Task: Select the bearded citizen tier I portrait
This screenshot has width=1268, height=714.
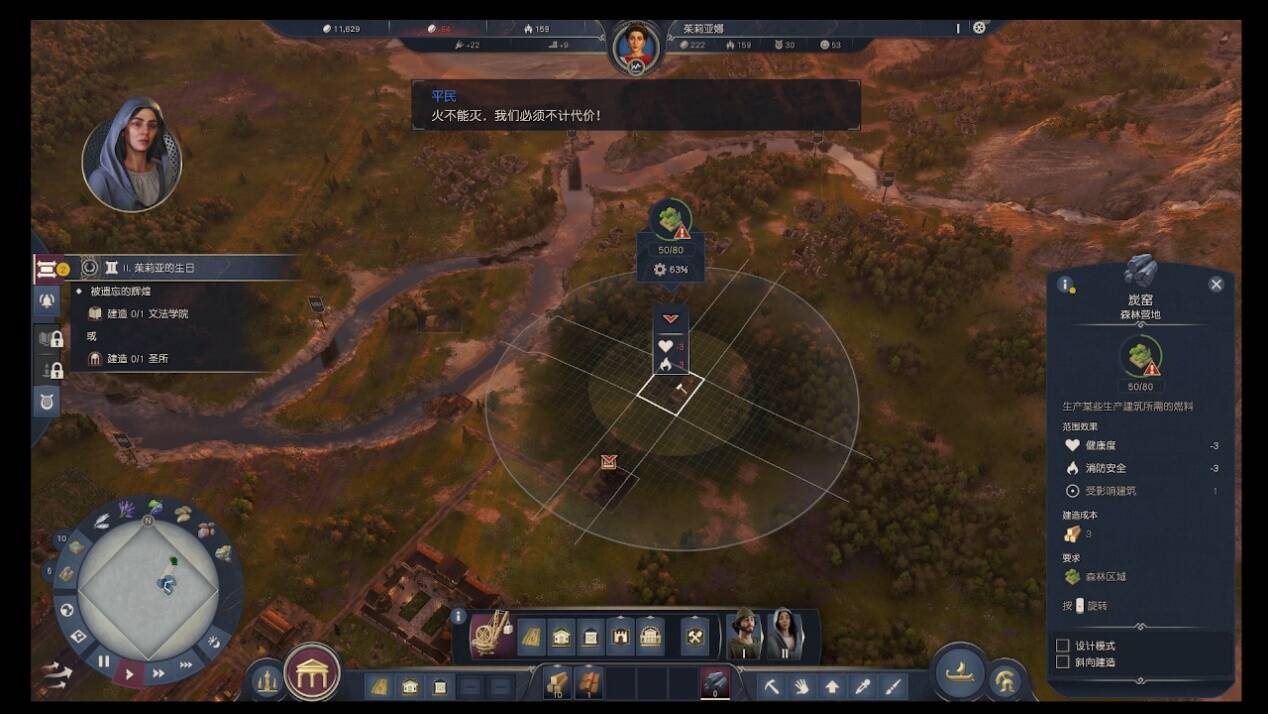Action: [744, 633]
